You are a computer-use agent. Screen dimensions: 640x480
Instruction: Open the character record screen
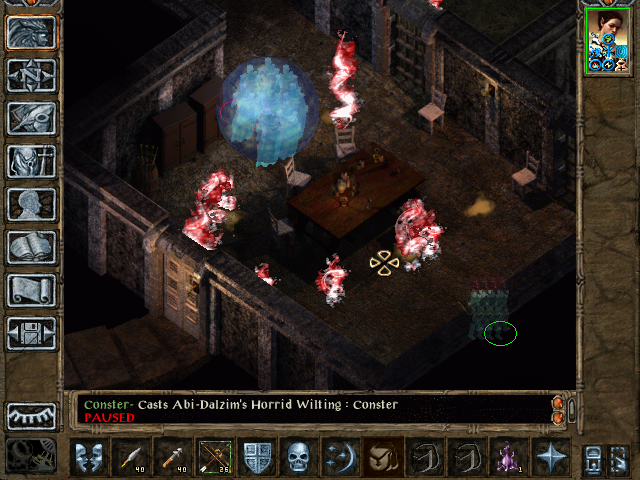pyautogui.click(x=31, y=204)
